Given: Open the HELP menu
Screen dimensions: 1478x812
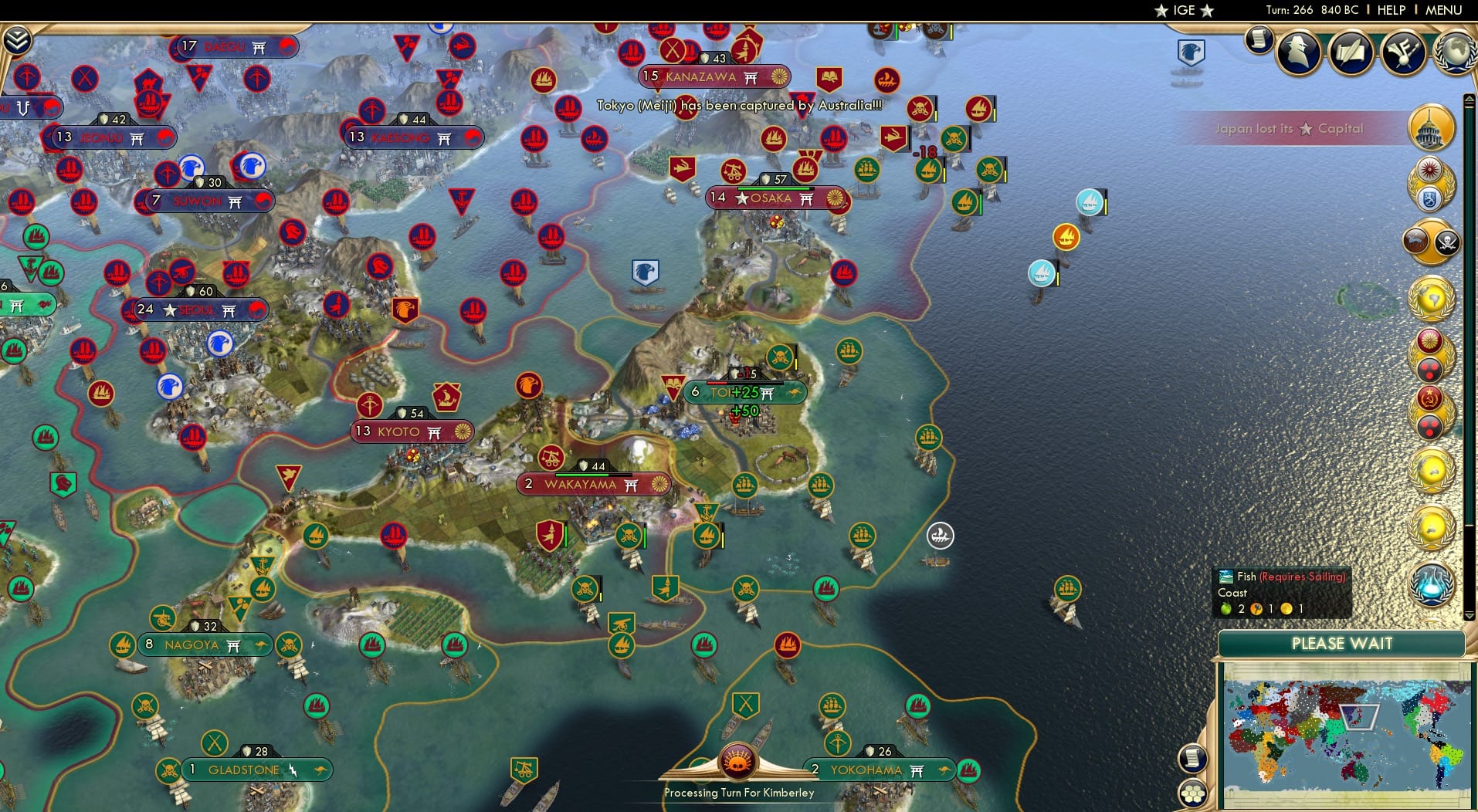Looking at the screenshot, I should point(1390,10).
